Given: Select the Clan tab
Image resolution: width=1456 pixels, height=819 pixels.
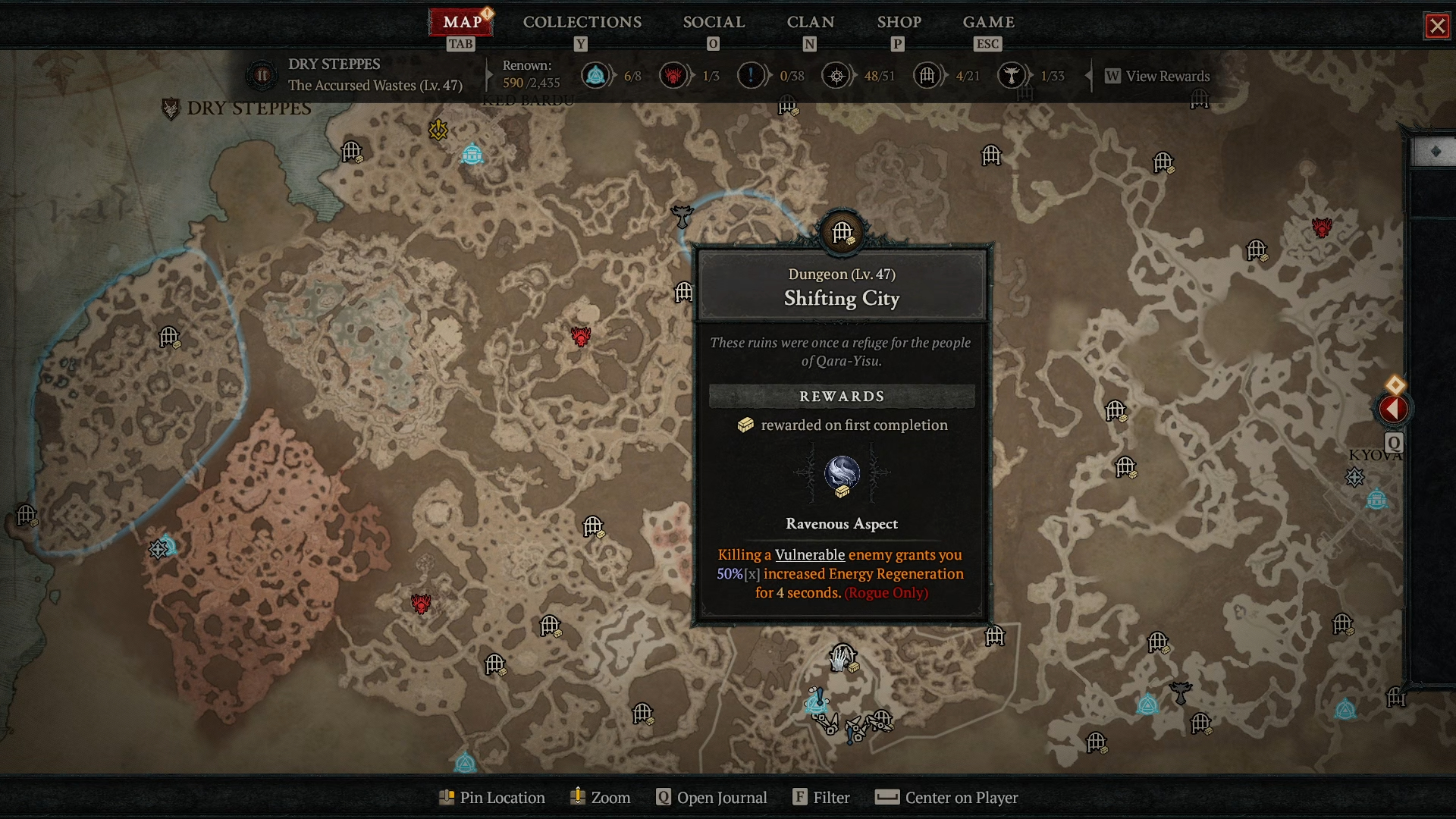Looking at the screenshot, I should pos(810,22).
